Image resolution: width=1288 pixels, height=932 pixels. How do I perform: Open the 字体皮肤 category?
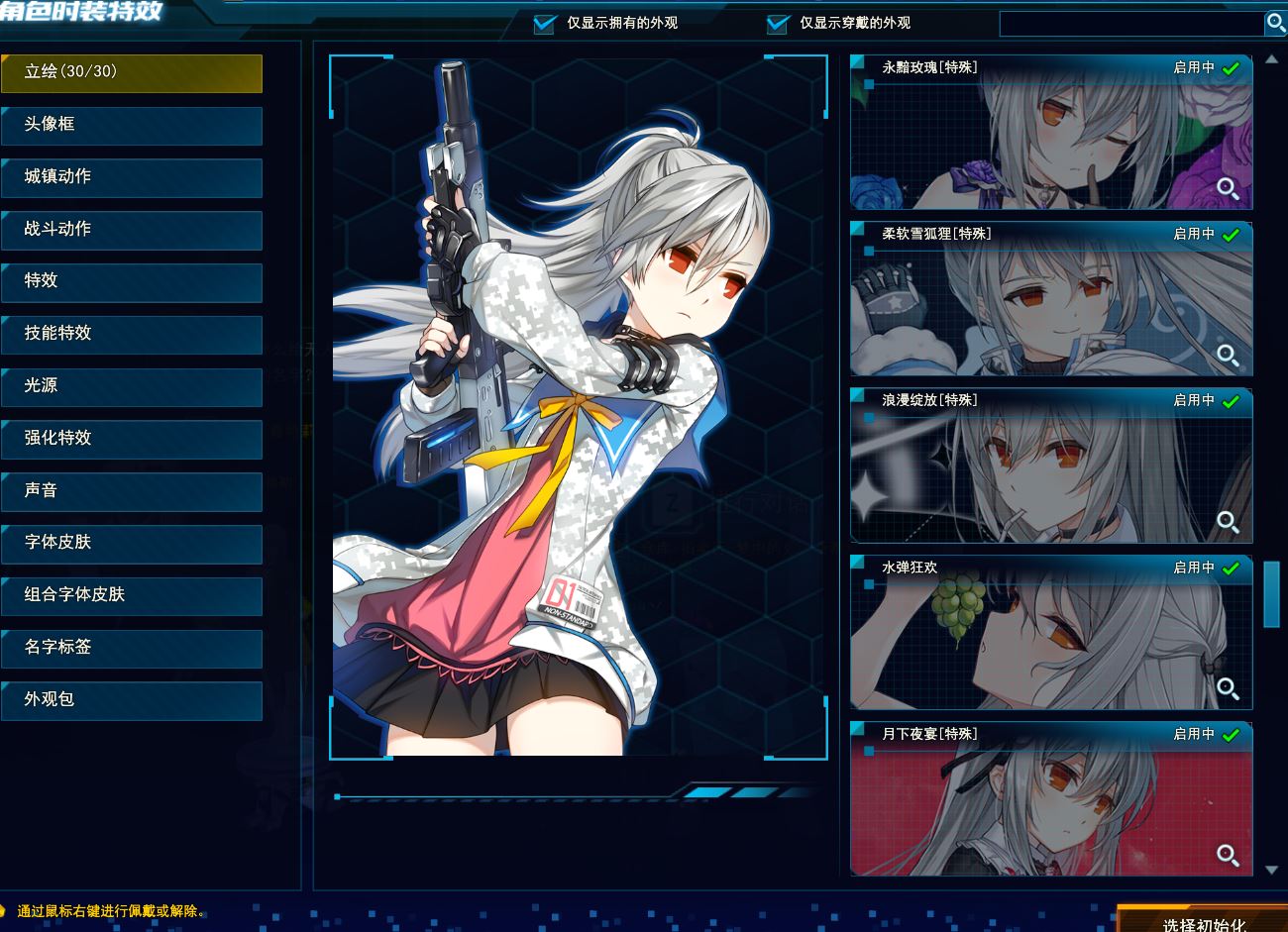132,543
